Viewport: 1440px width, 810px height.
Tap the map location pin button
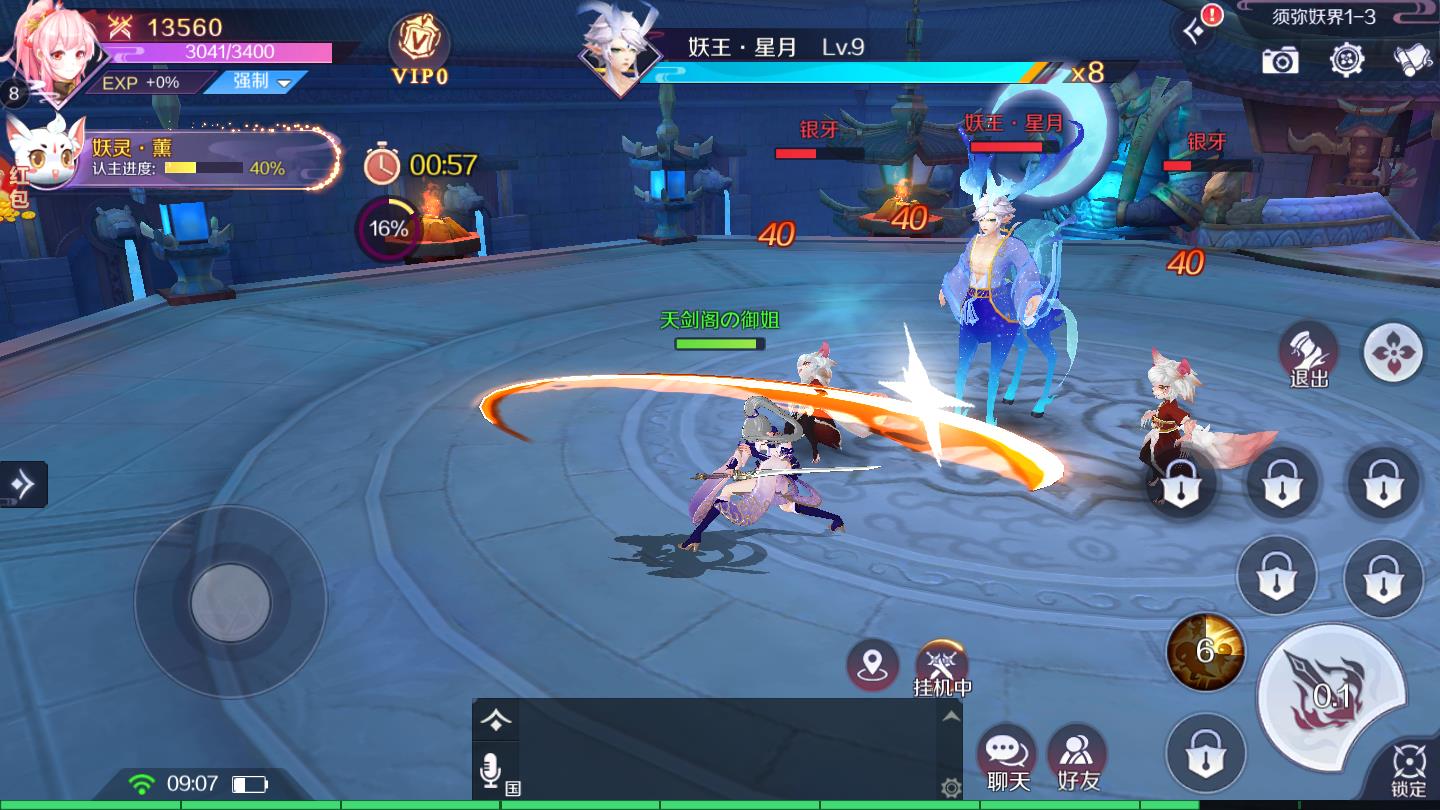872,665
